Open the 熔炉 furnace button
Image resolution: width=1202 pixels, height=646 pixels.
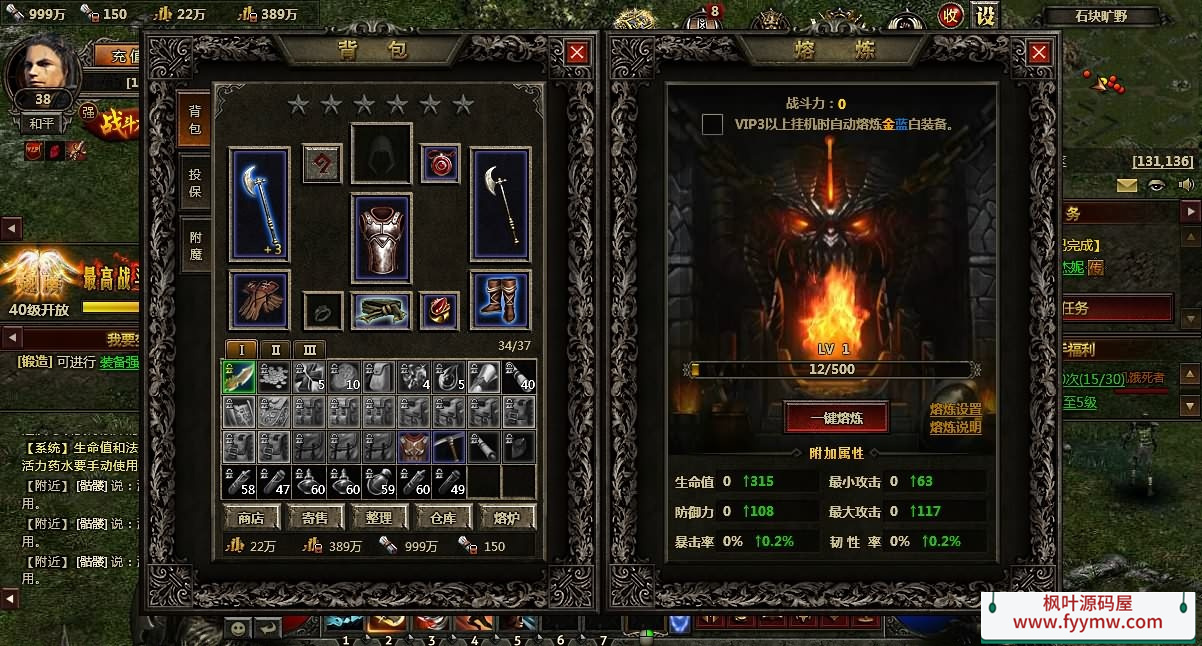pos(507,517)
